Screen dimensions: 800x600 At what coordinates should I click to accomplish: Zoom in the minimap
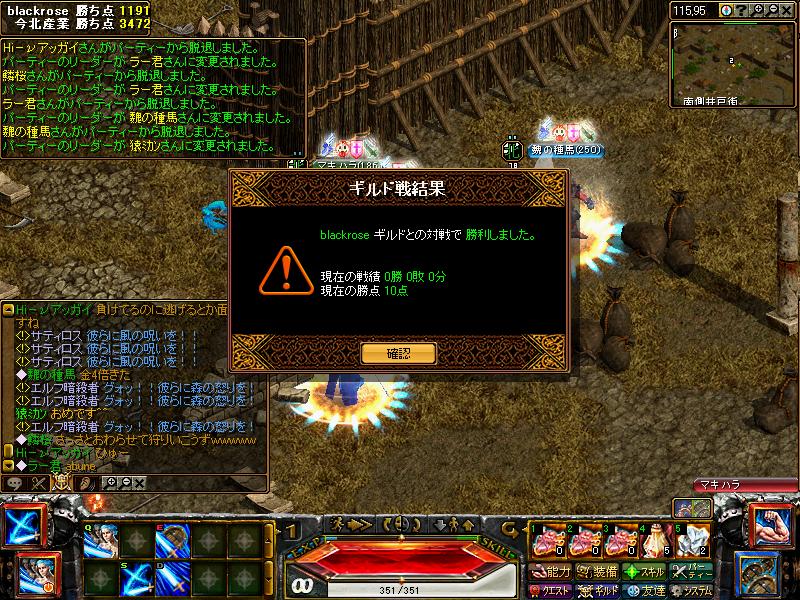coord(759,9)
